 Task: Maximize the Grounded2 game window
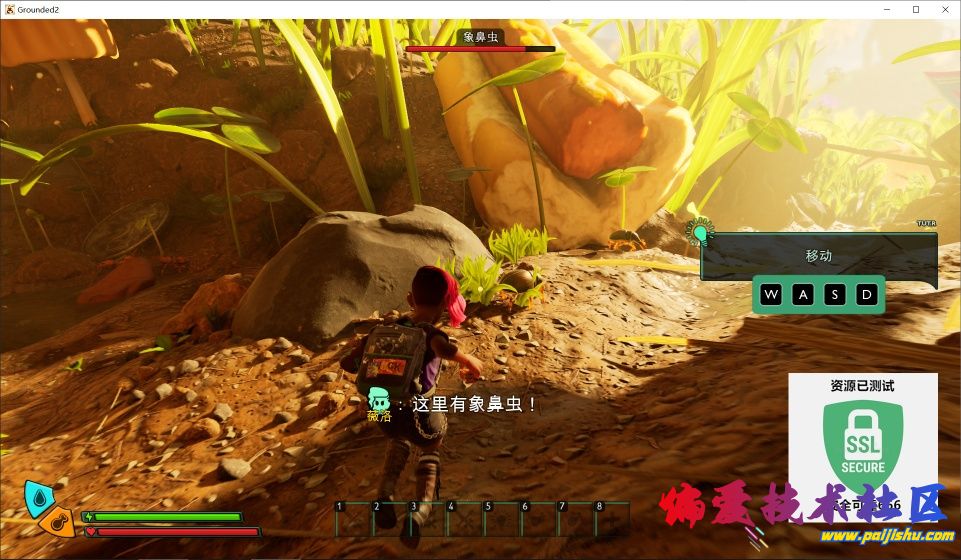[916, 9]
